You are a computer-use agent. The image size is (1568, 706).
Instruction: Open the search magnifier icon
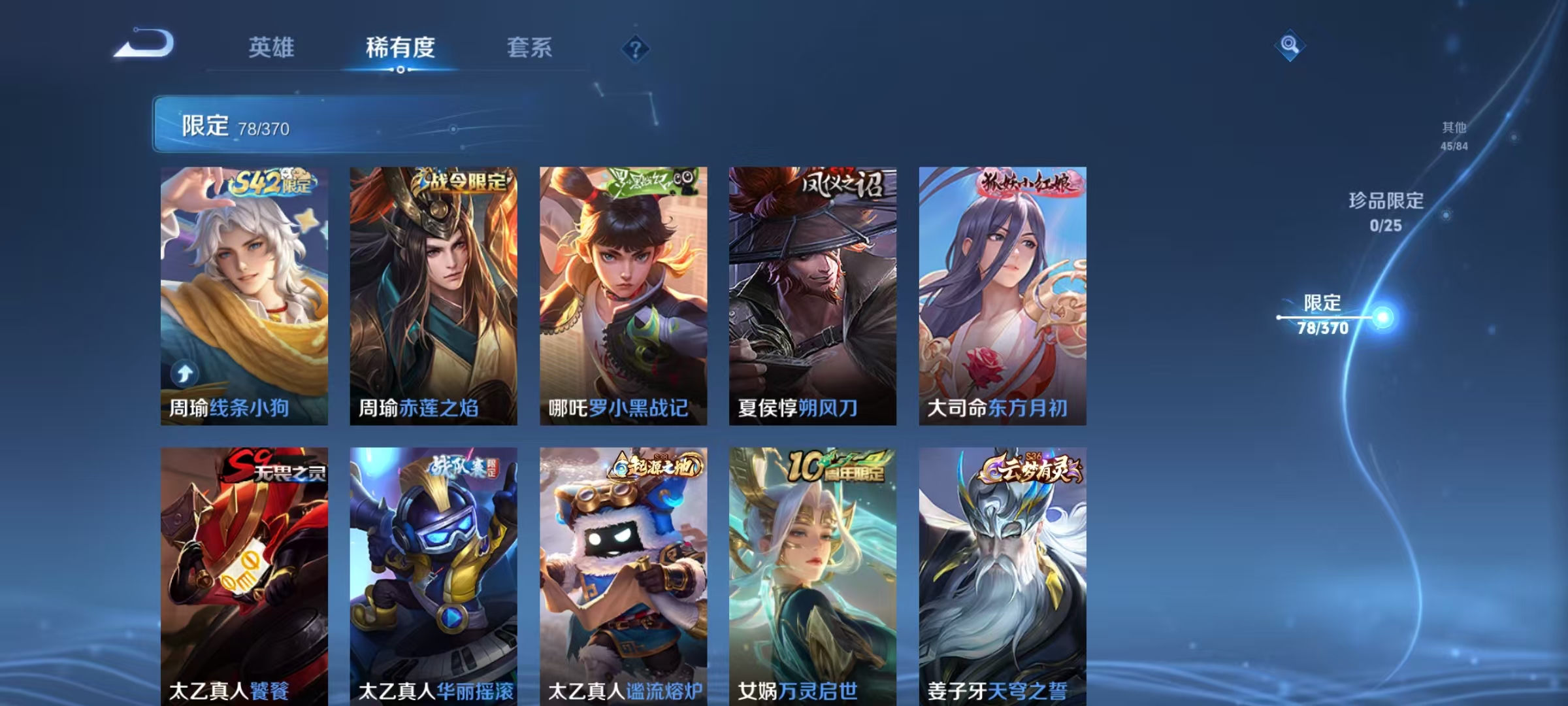tap(1289, 44)
